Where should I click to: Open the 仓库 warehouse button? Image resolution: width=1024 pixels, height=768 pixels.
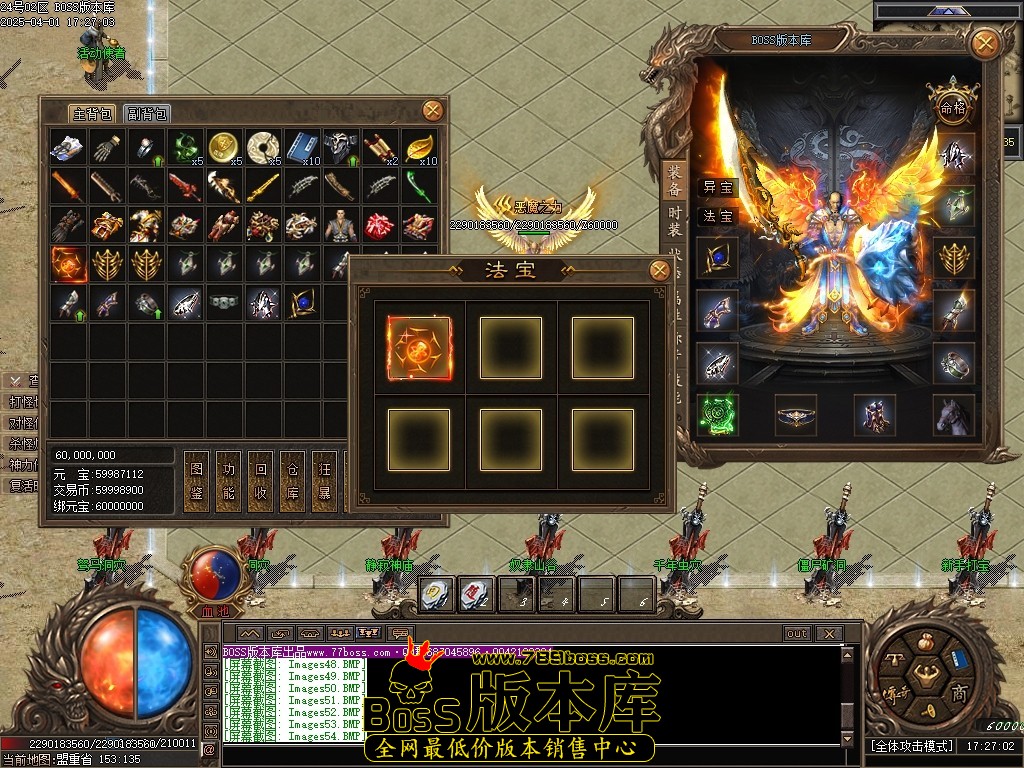point(292,480)
